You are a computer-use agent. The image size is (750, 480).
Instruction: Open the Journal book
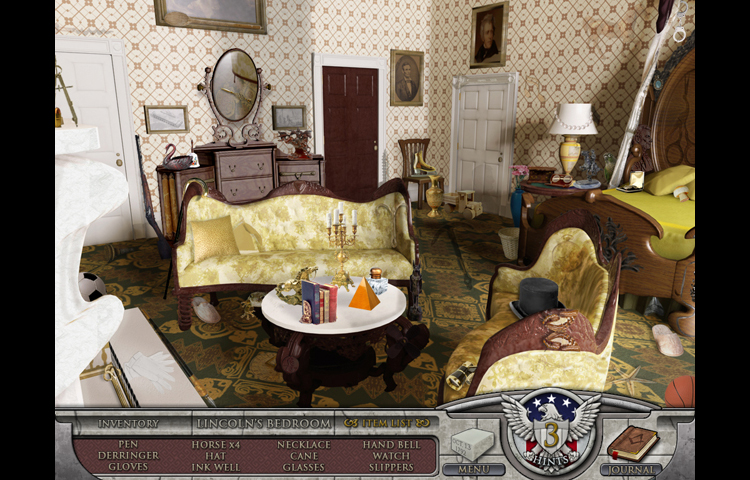click(631, 446)
